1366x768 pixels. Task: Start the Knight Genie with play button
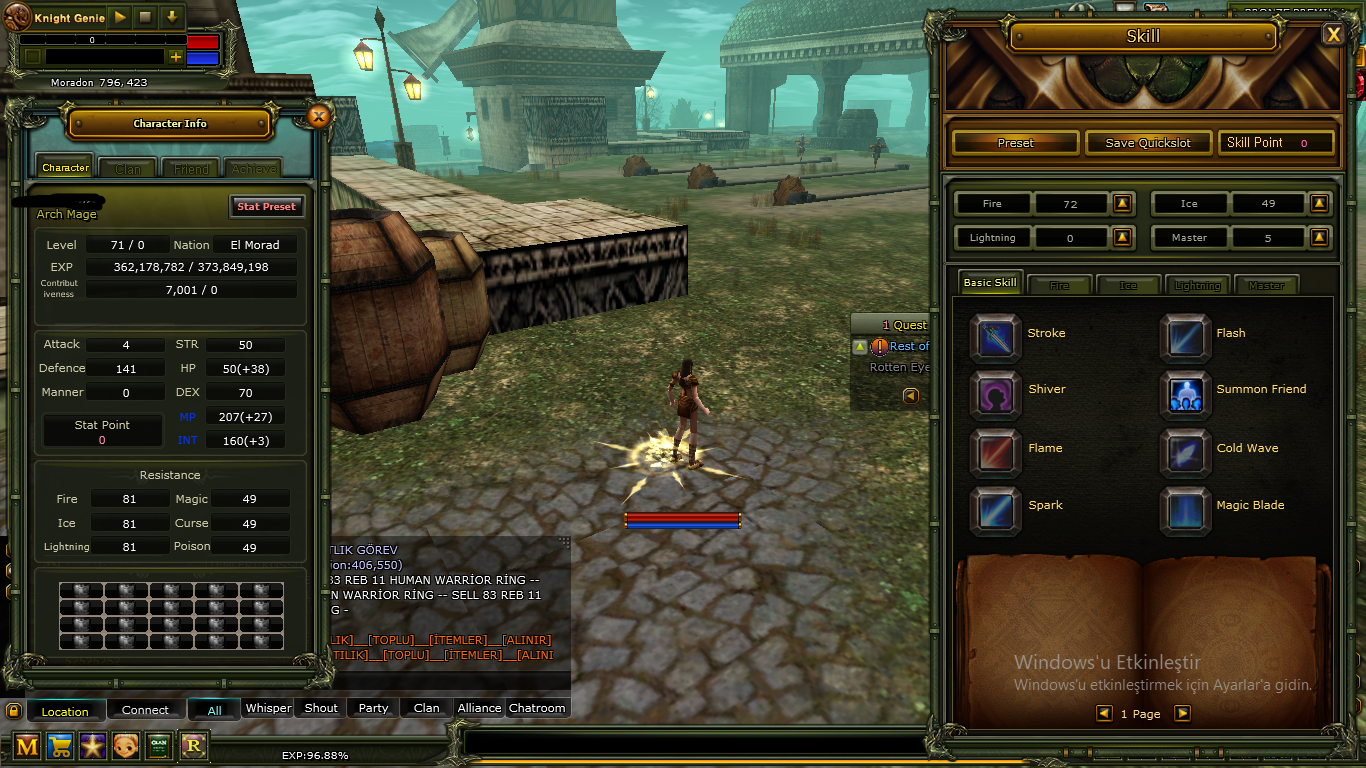tap(117, 16)
